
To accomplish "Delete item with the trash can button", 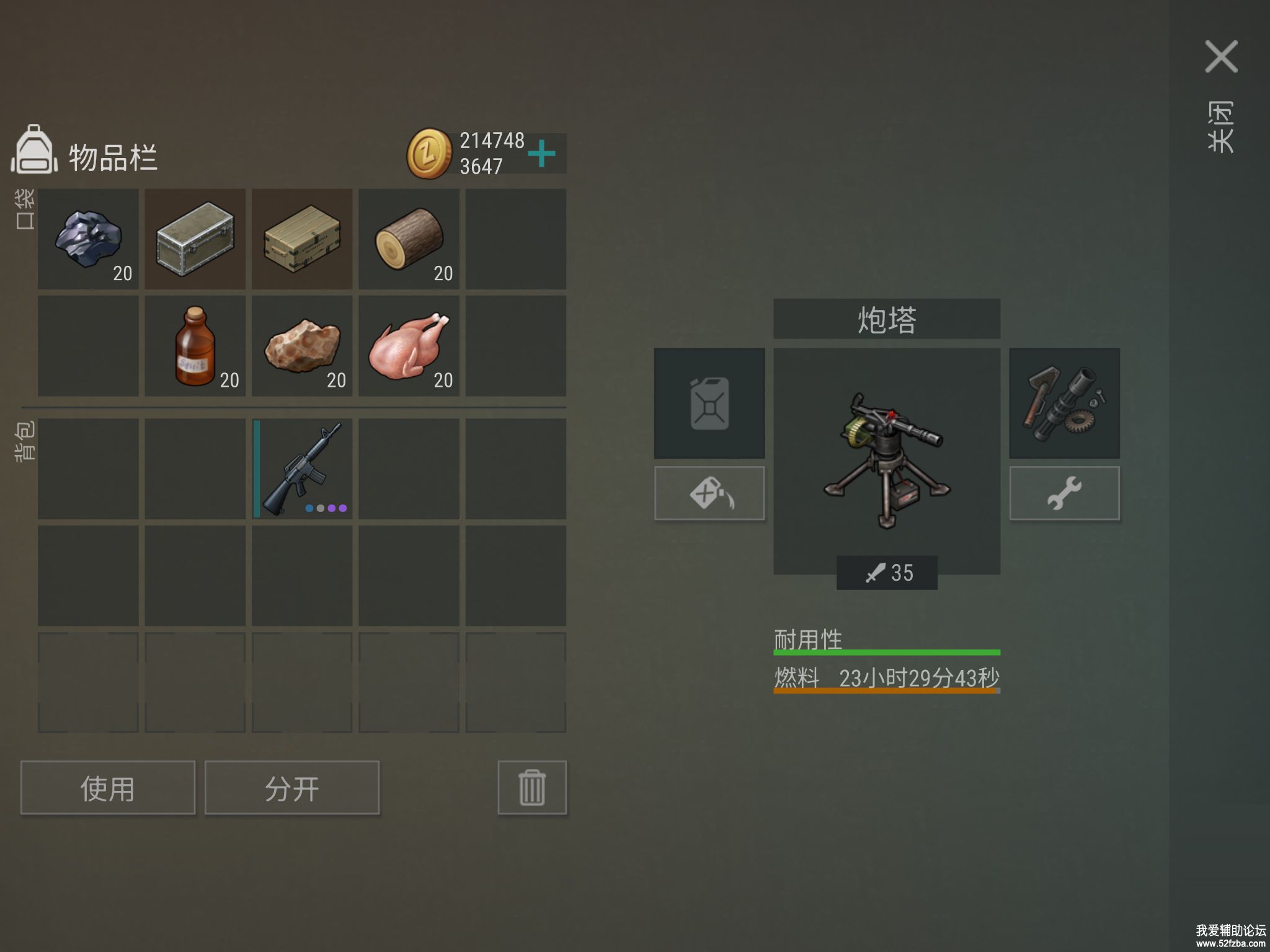I will click(532, 788).
